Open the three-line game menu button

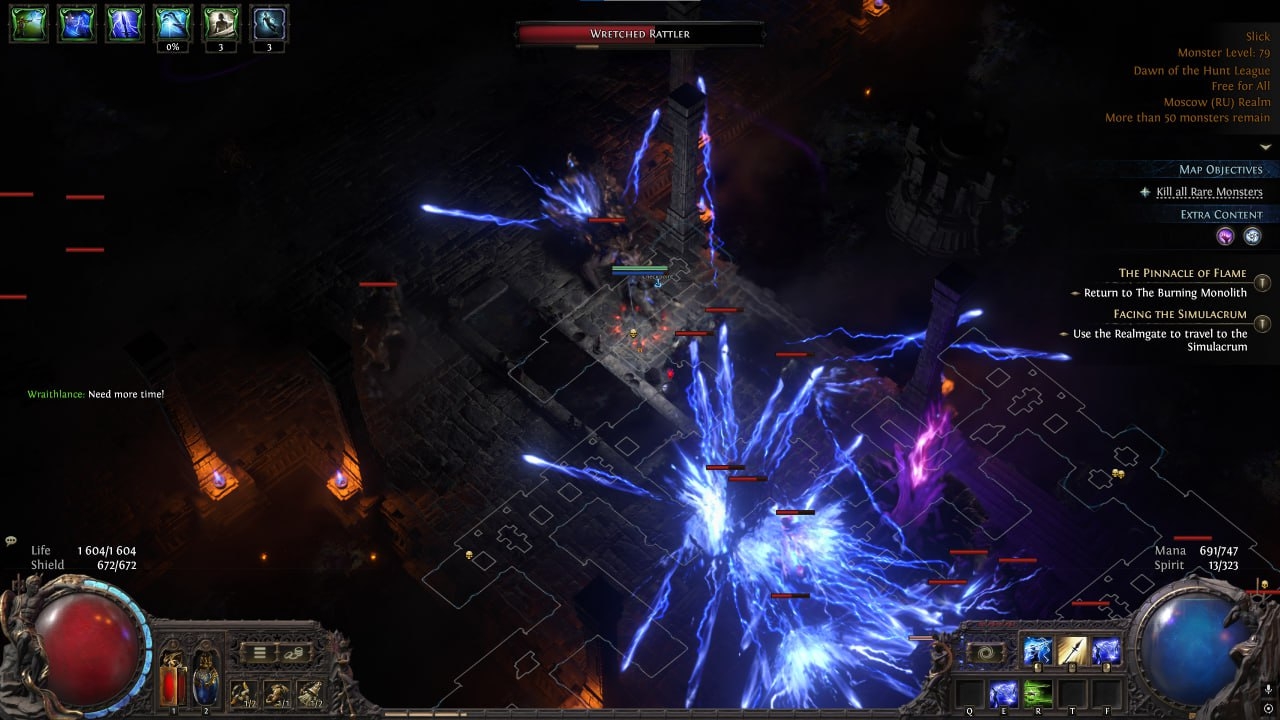point(258,654)
